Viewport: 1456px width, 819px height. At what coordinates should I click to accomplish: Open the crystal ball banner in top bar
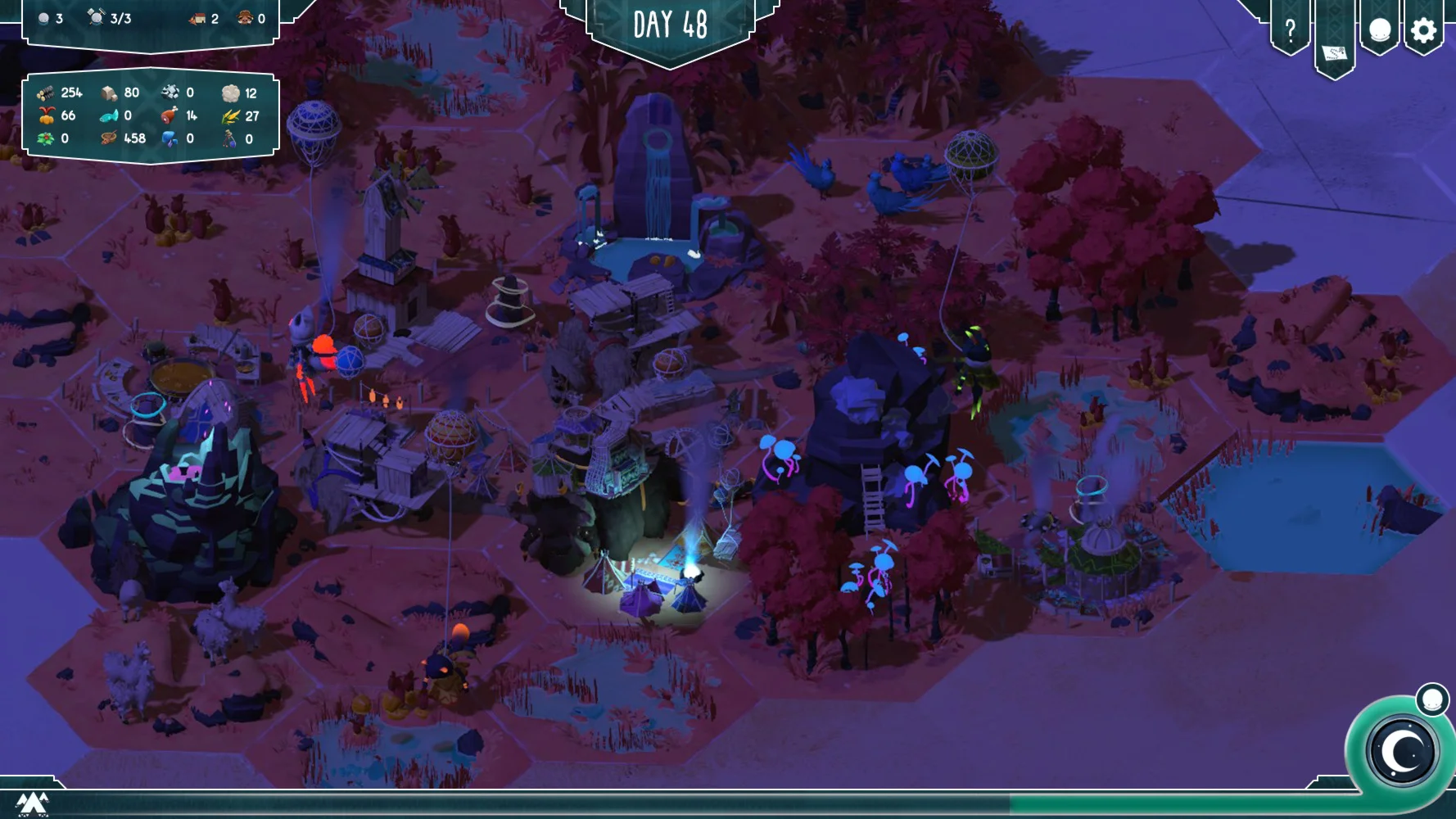point(1380,30)
